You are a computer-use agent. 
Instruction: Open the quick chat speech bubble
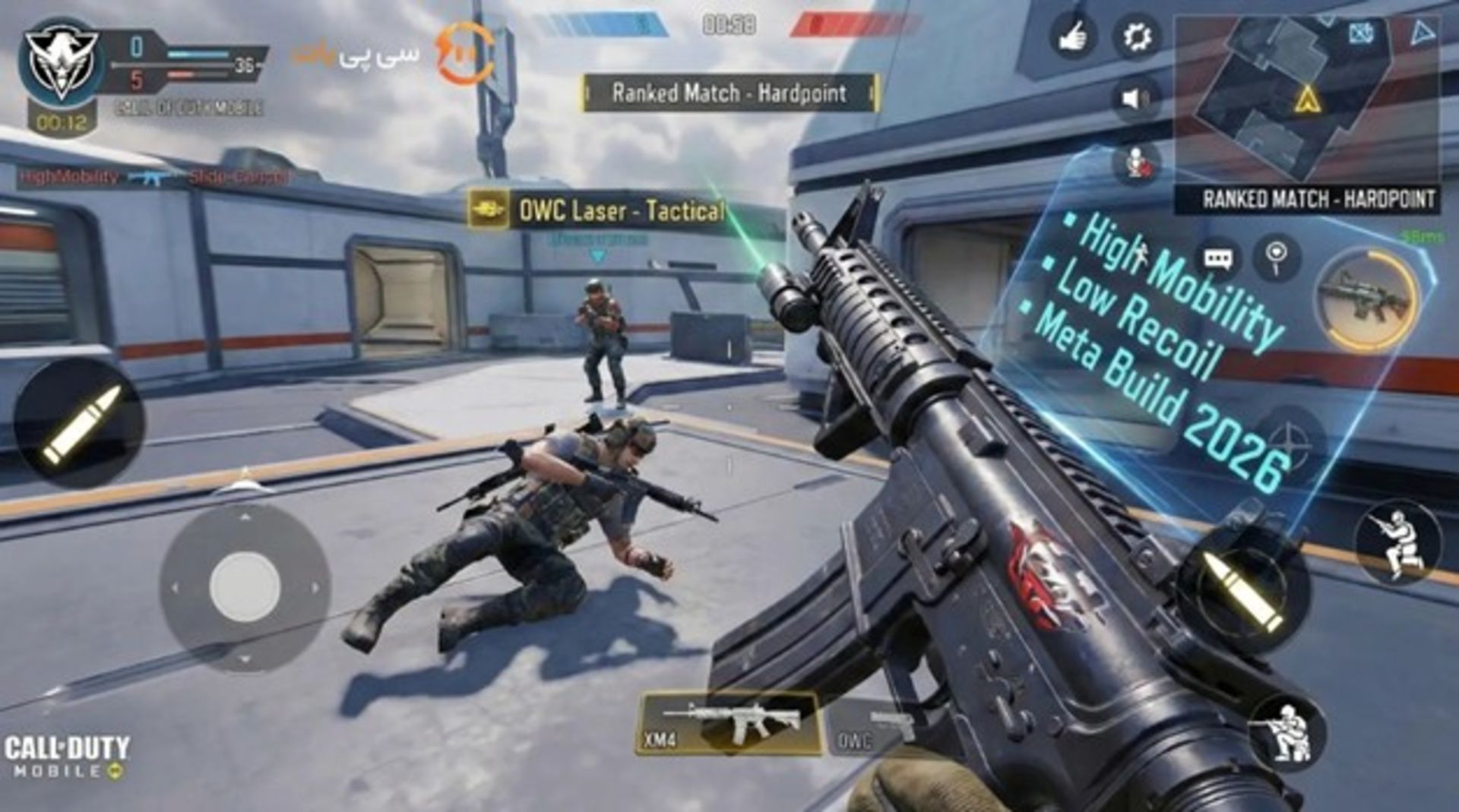coord(1217,260)
